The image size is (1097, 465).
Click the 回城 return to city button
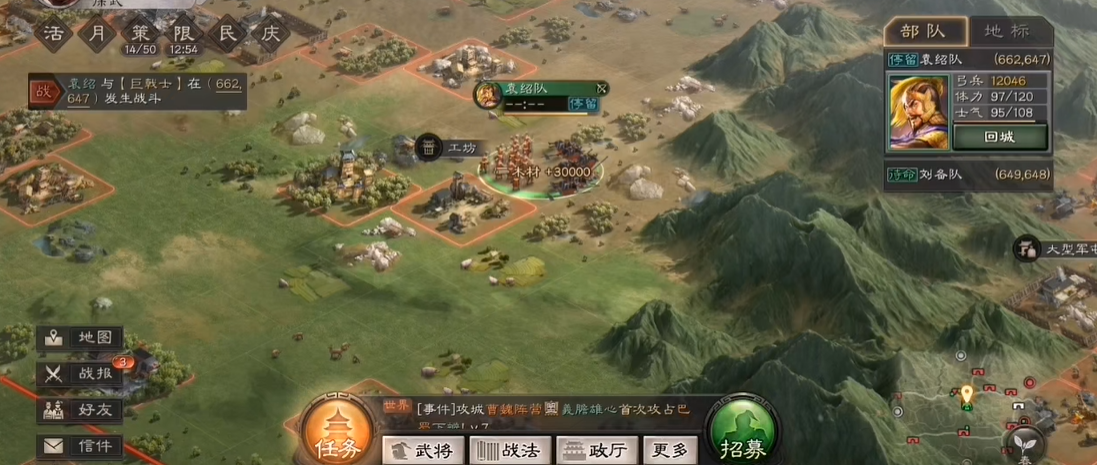coord(999,138)
